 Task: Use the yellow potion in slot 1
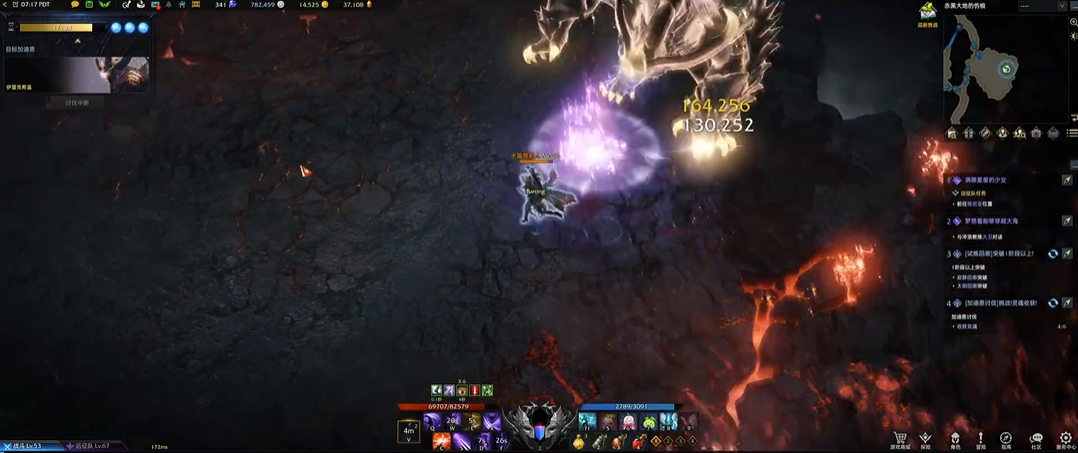pyautogui.click(x=579, y=441)
